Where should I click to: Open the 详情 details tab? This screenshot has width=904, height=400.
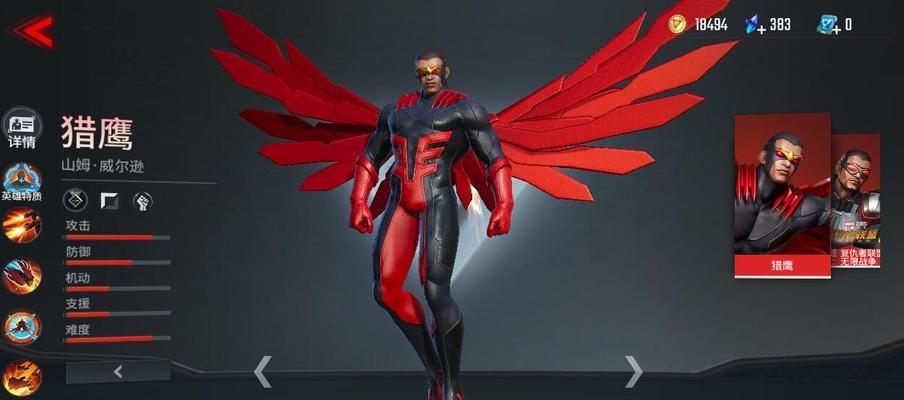coord(21,128)
